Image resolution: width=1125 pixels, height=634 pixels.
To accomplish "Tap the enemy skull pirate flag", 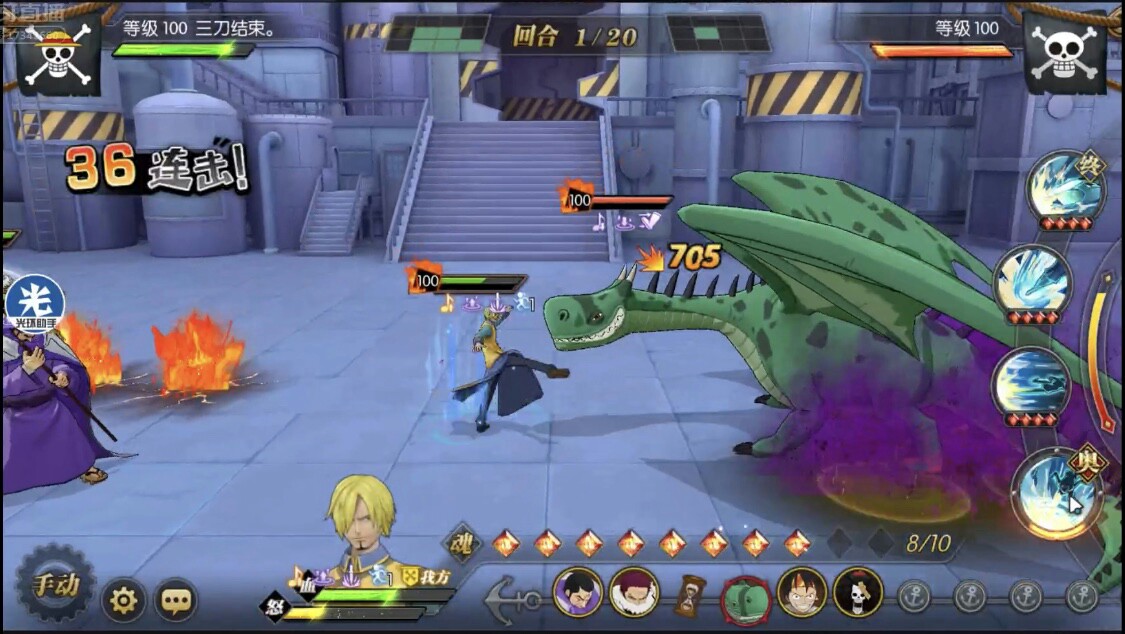I will [x=1064, y=52].
